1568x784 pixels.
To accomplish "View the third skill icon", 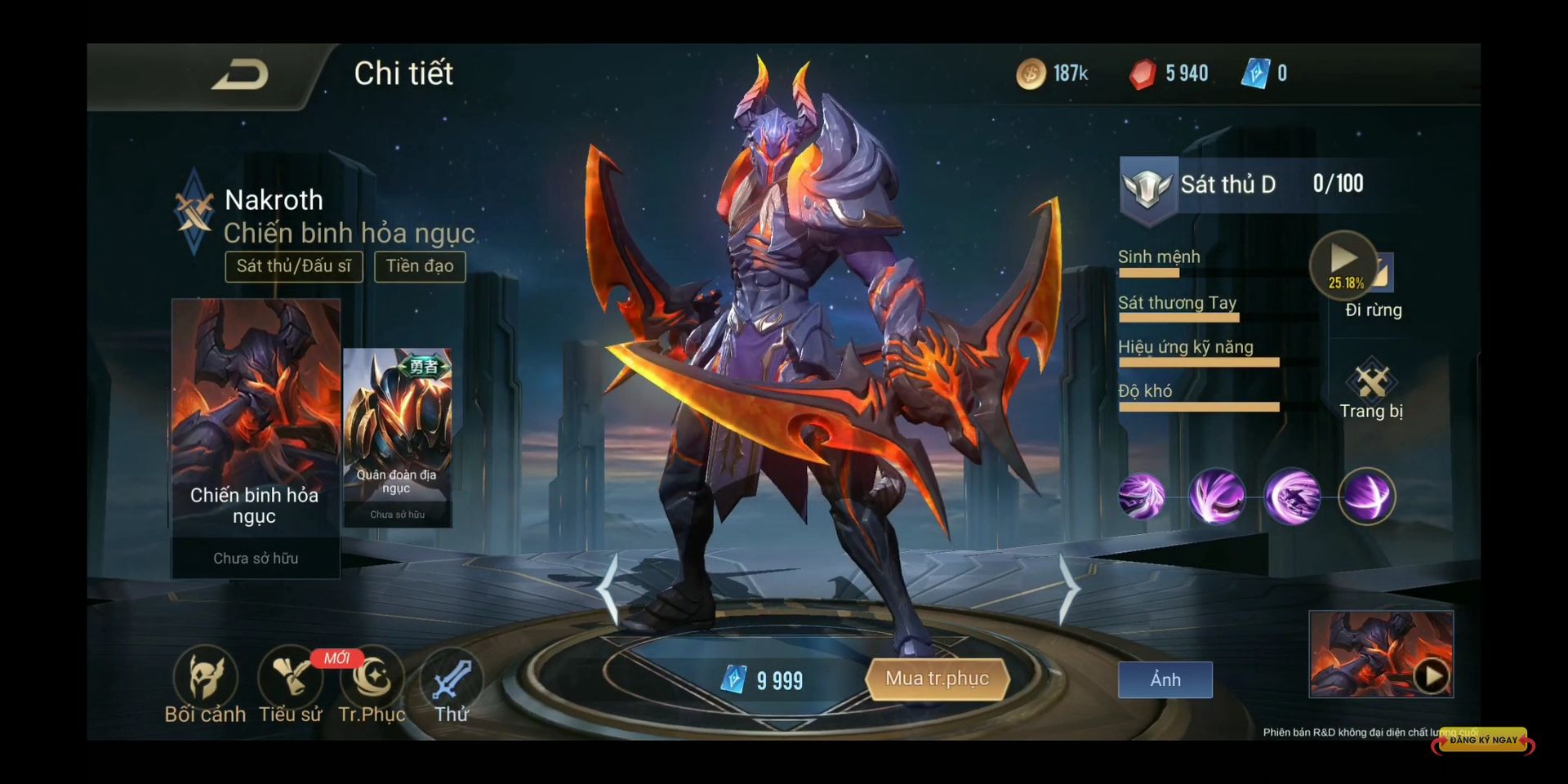I will tap(1292, 496).
